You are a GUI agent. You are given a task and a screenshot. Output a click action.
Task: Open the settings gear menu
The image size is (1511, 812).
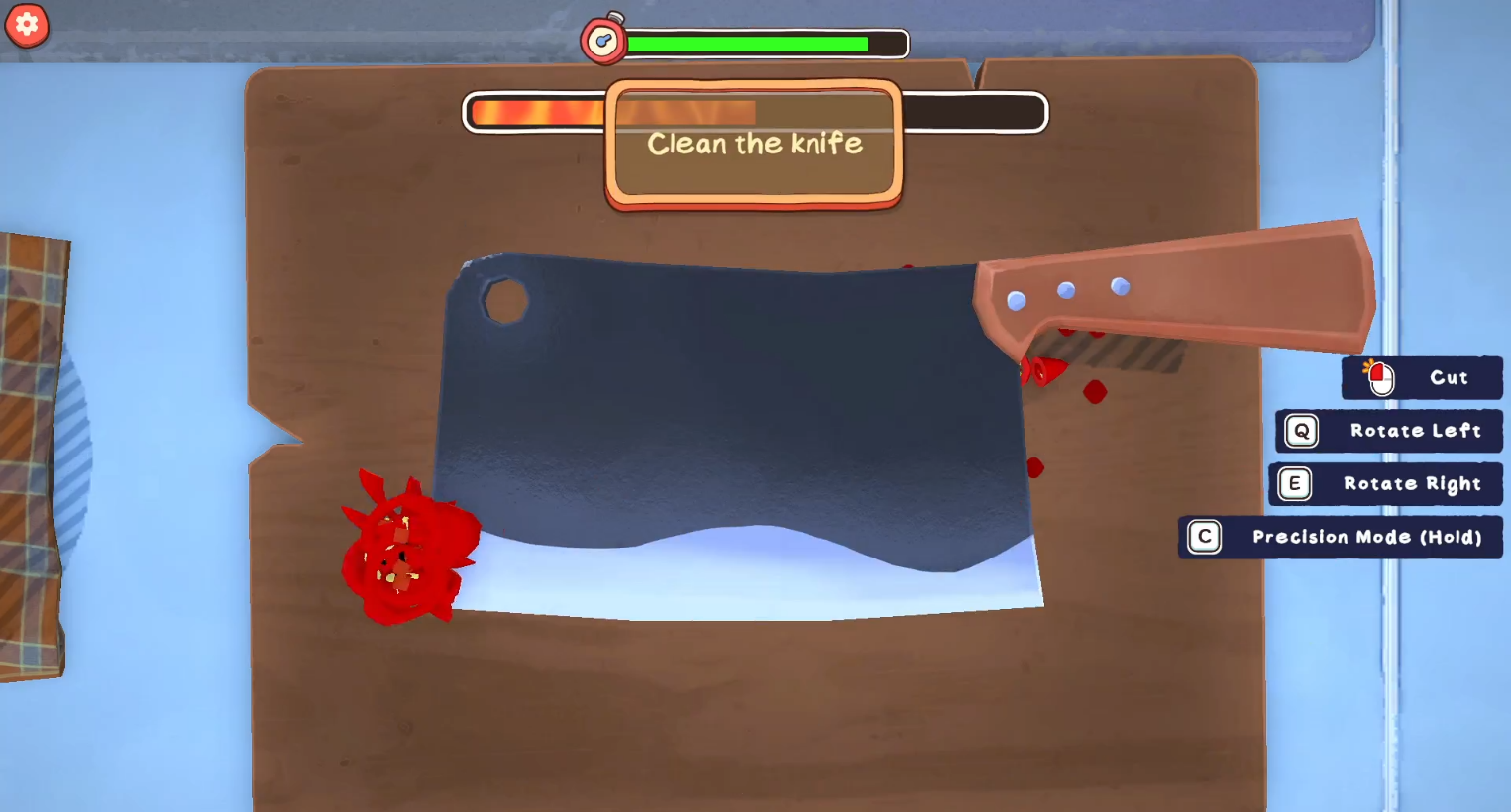(27, 25)
